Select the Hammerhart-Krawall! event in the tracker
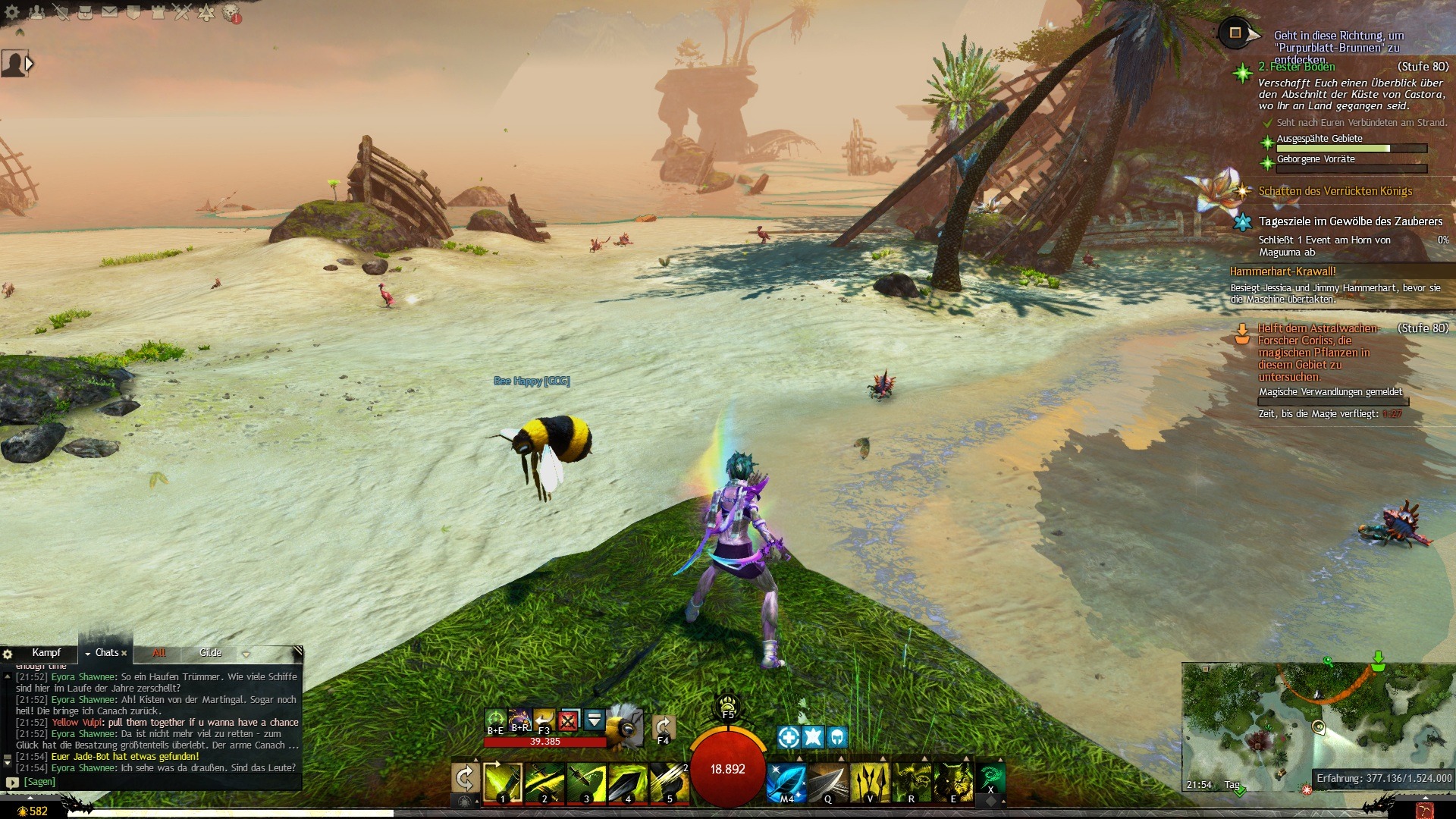The height and width of the screenshot is (819, 1456). click(1283, 271)
